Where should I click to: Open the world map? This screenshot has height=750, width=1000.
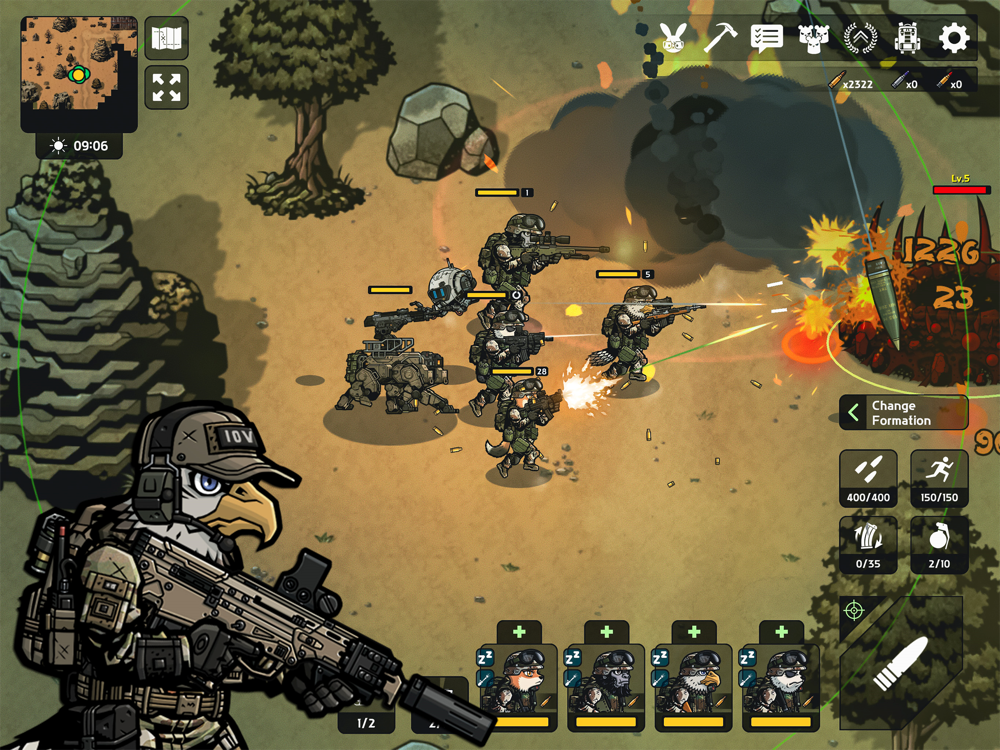click(166, 39)
